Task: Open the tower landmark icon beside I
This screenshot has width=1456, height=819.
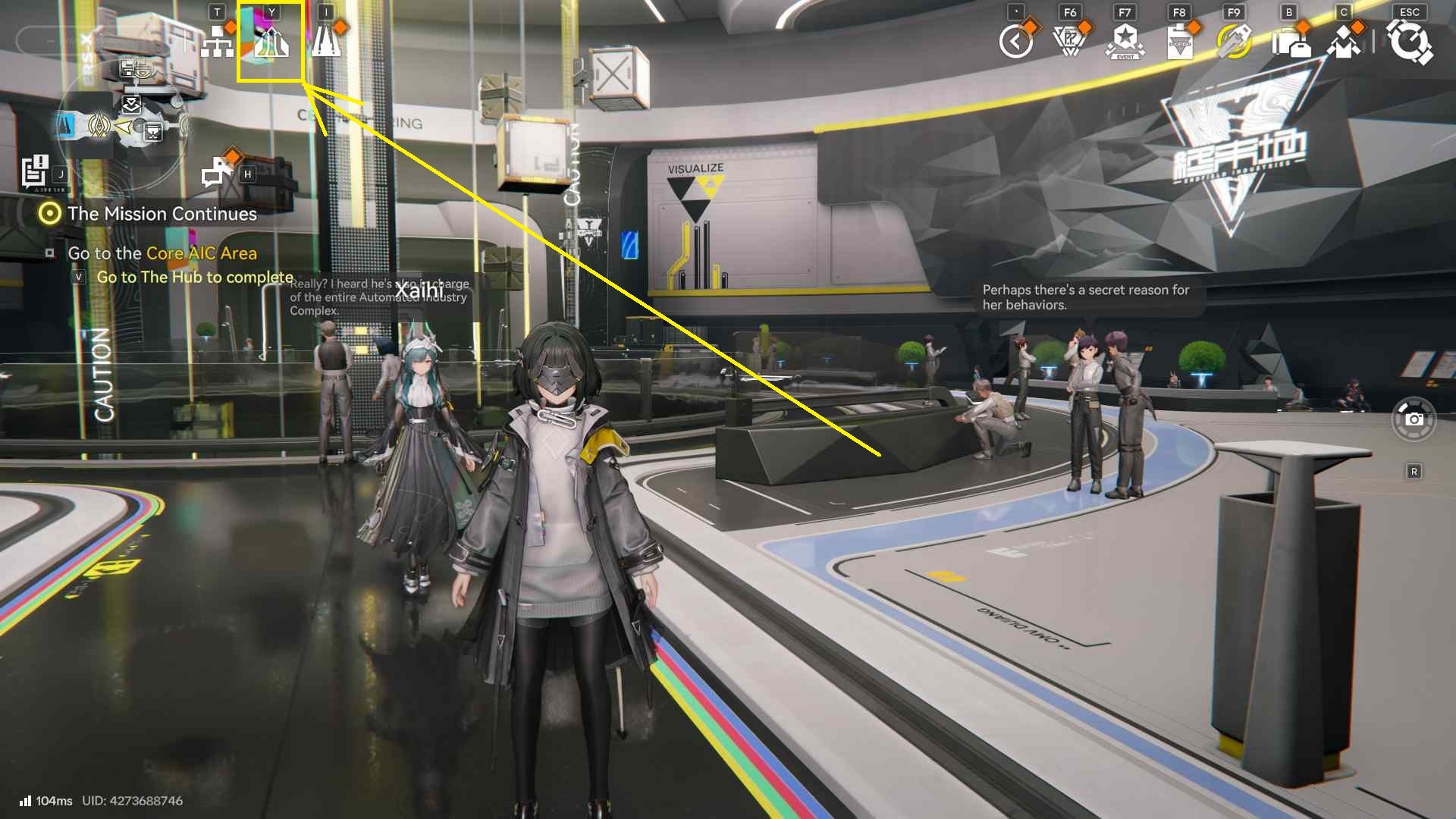Action: tap(326, 42)
